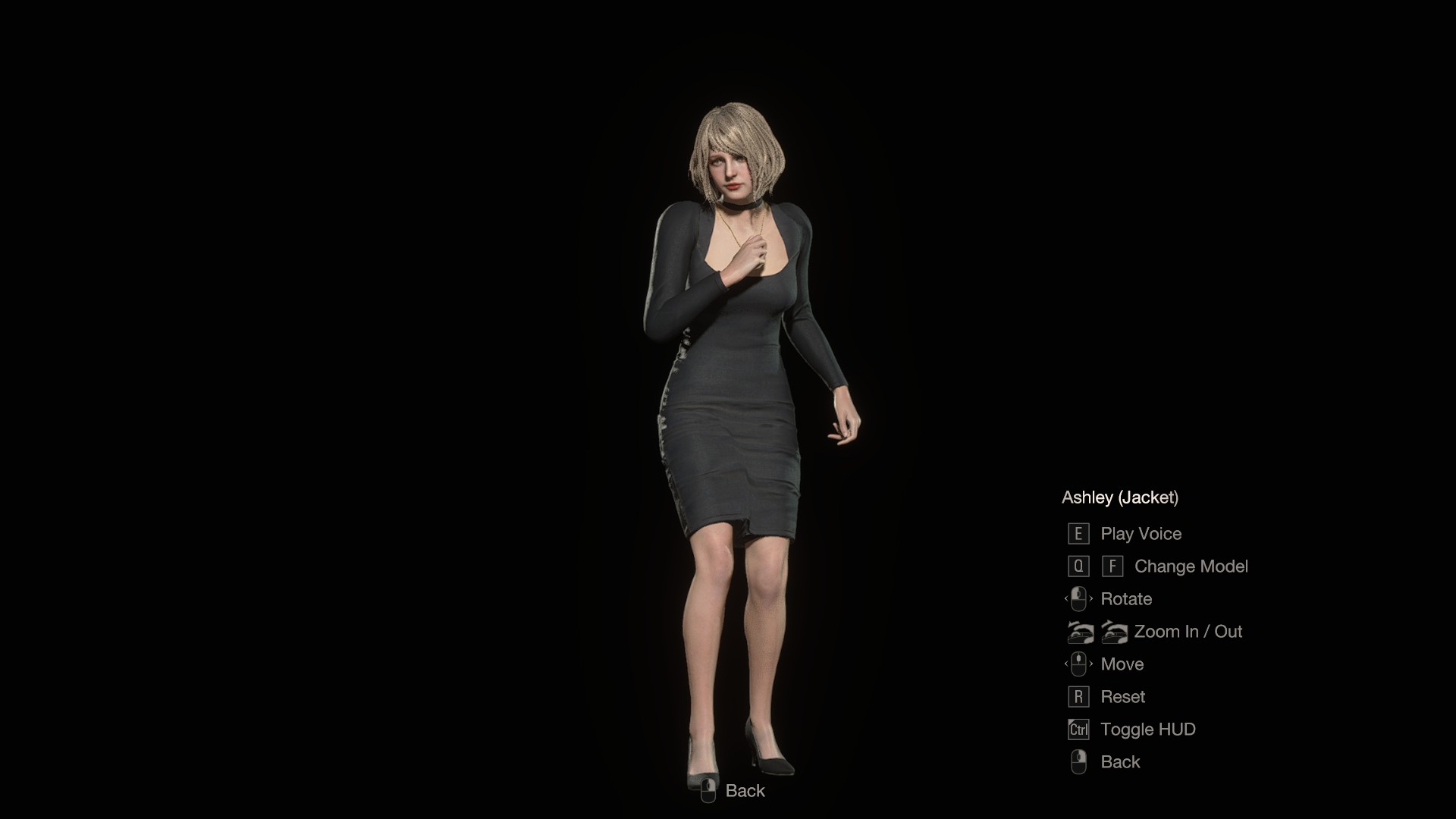
Task: Click the mouse icon next to Rotate
Action: (1079, 598)
